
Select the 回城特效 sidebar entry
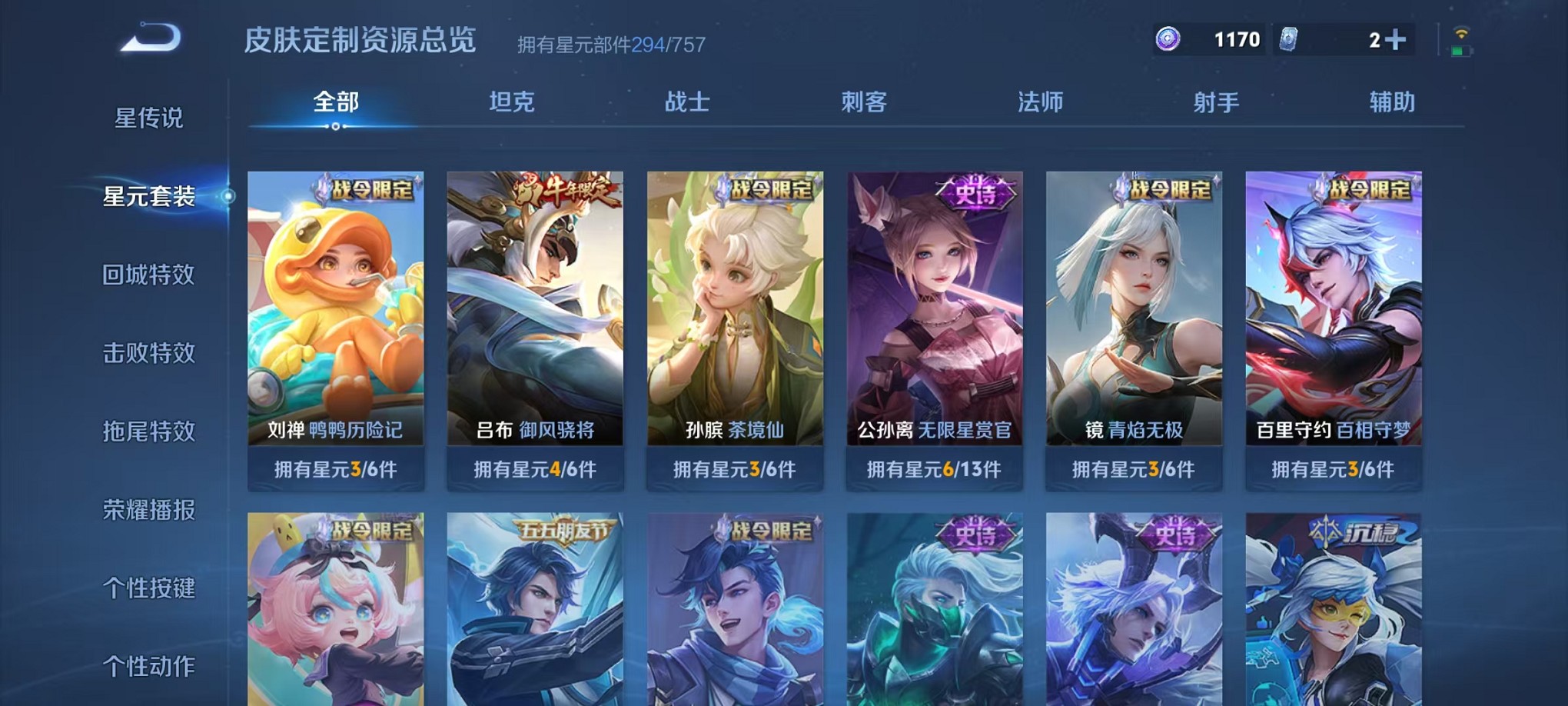click(x=150, y=275)
